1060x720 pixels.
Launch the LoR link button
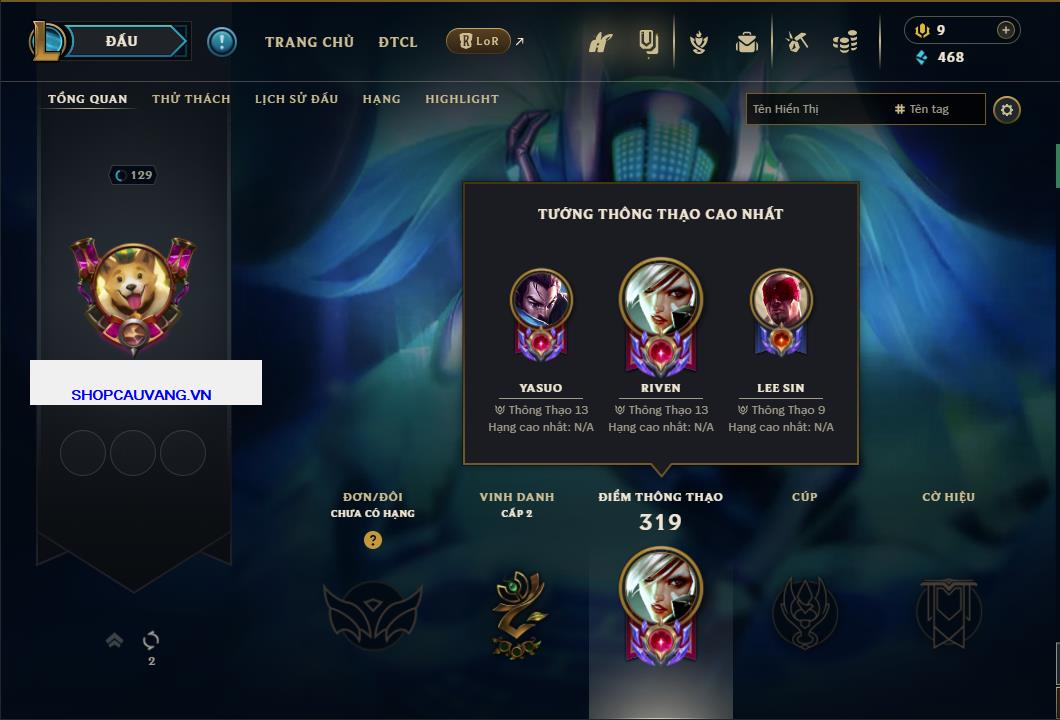(479, 41)
